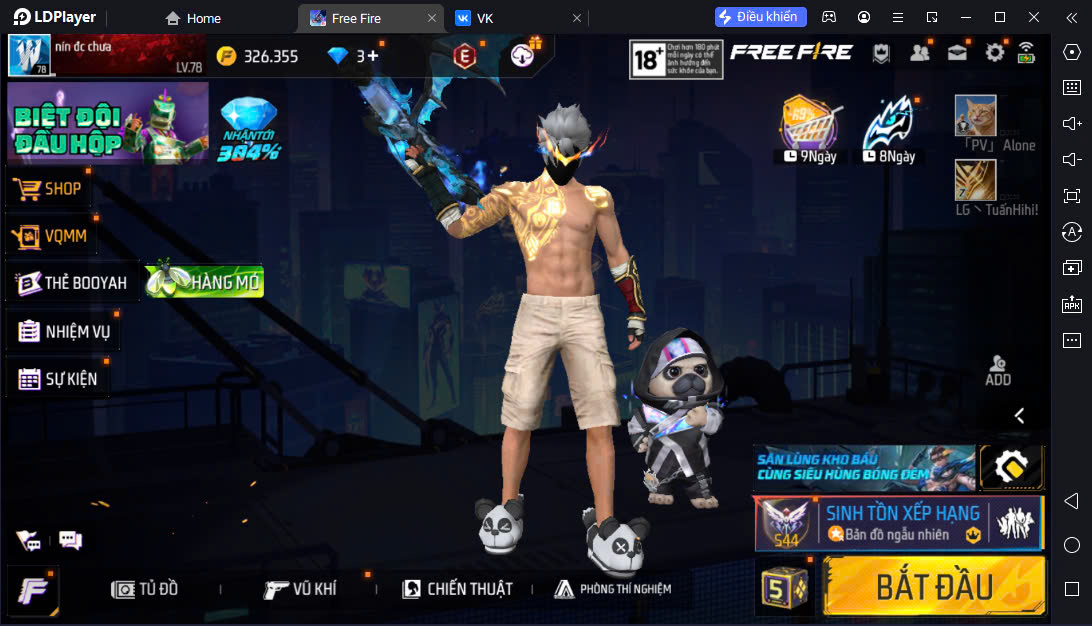The image size is (1092, 626).
Task: Close the Free Fire tab in LDPlayer
Action: 432,18
